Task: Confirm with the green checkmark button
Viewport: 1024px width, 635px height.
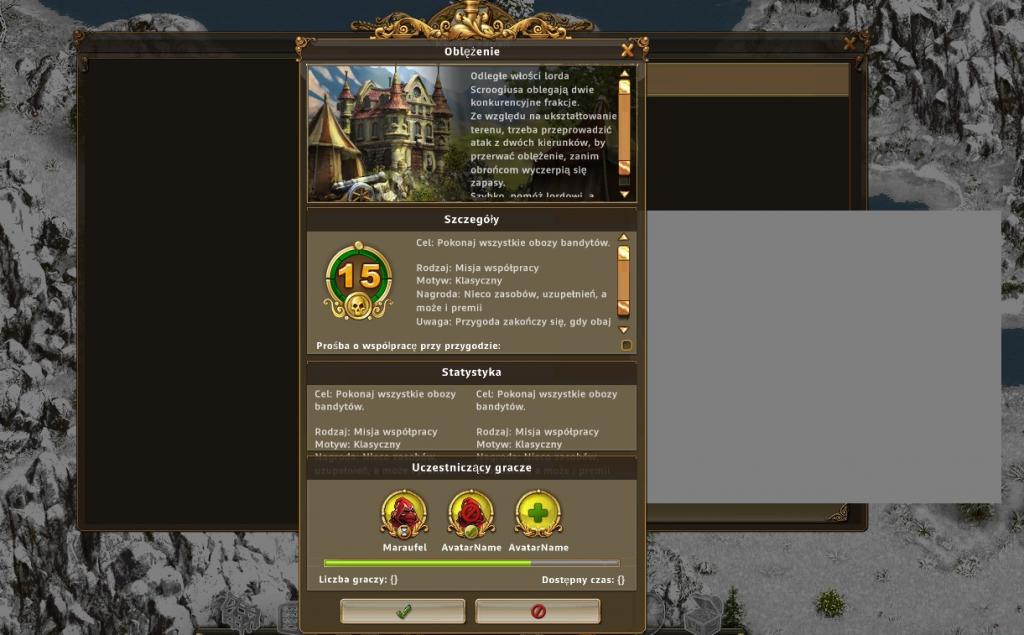Action: click(403, 611)
